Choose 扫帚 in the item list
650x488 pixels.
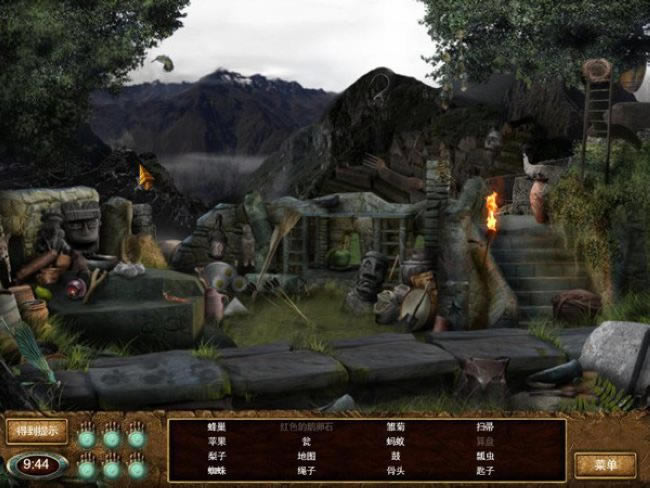485,426
